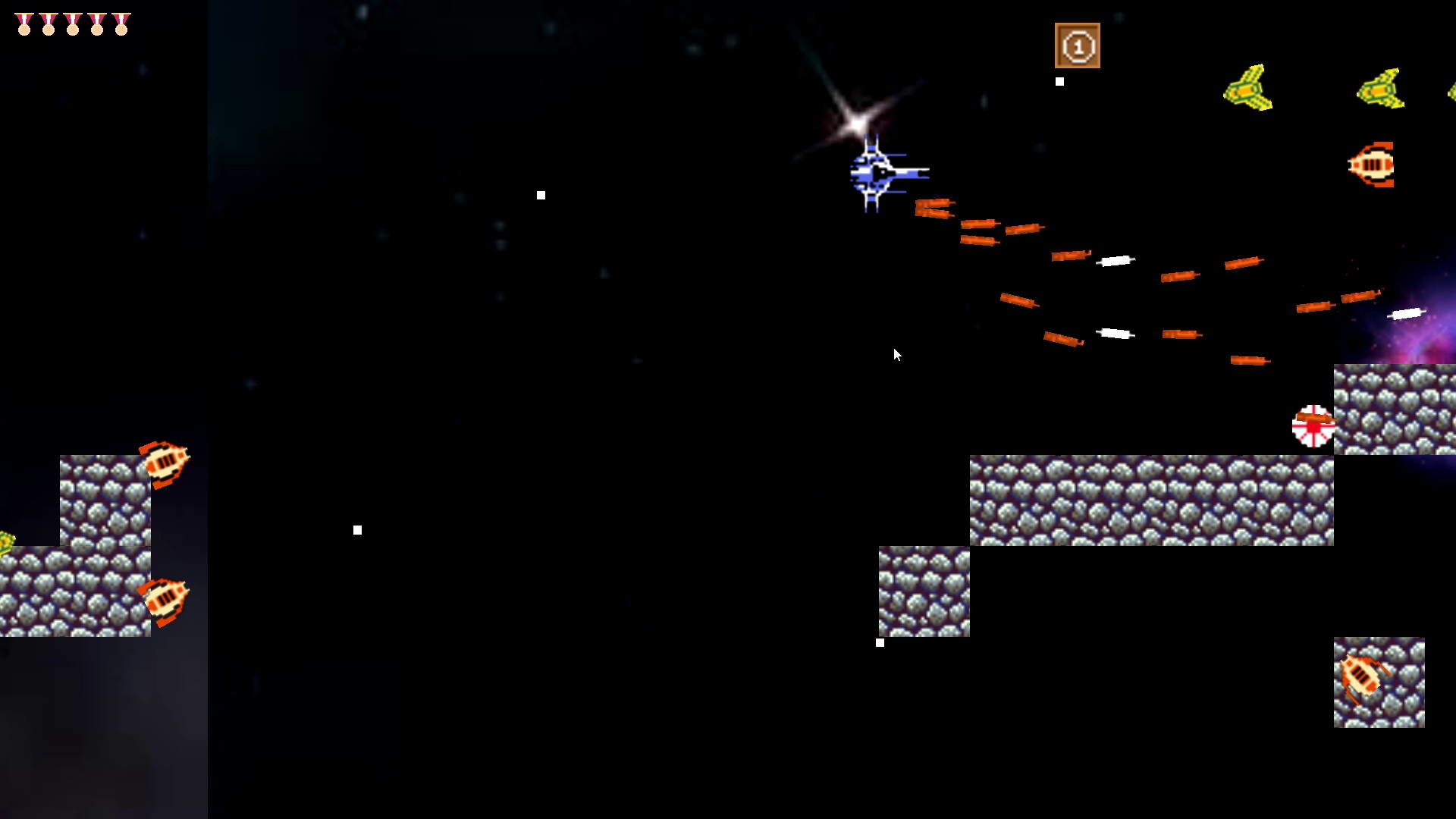
Task: Click the white square pickup in lower-left area
Action: coord(357,530)
